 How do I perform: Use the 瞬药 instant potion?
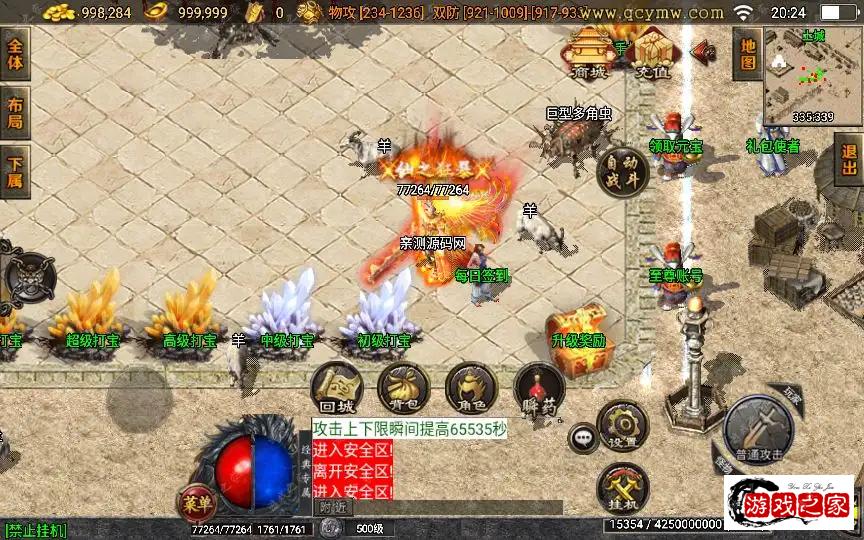[538, 390]
